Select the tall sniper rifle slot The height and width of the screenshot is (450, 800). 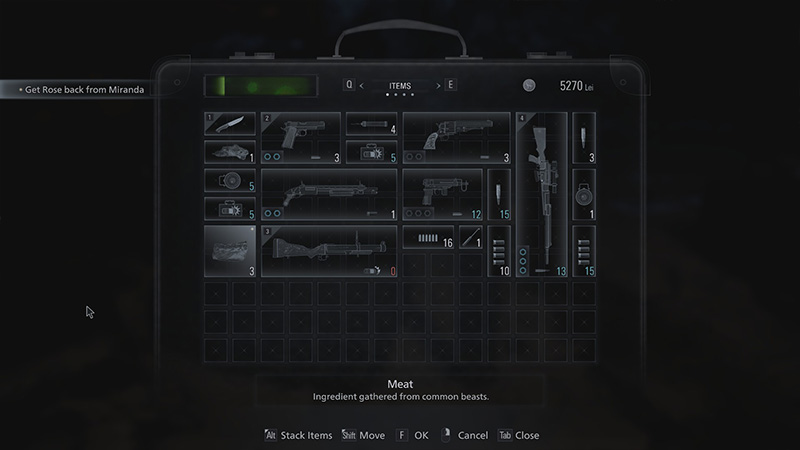pos(541,194)
